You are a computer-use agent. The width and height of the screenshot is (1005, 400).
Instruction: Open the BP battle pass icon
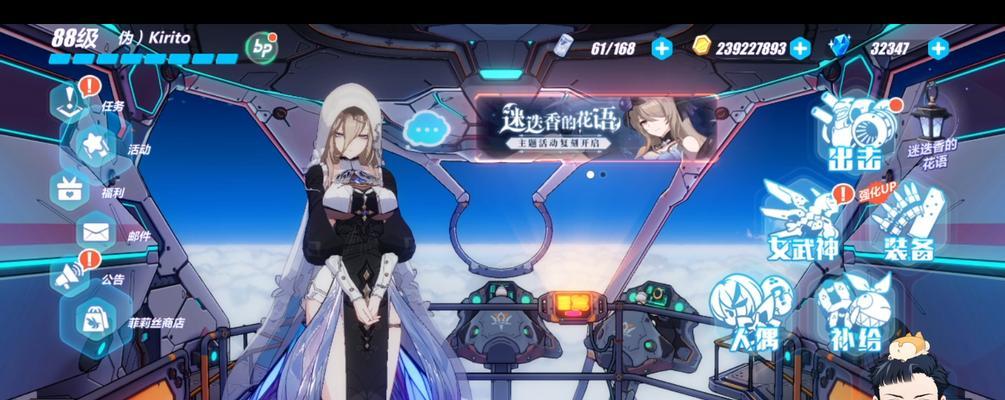(x=262, y=46)
